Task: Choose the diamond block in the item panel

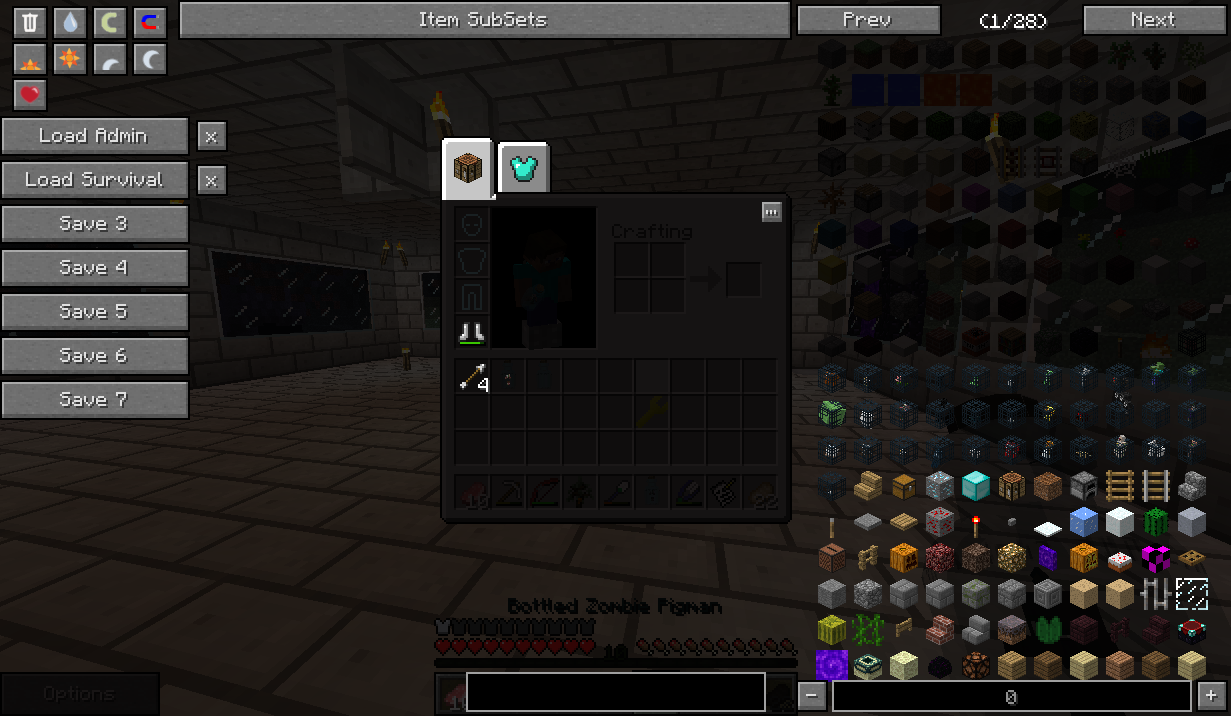Action: (x=975, y=486)
